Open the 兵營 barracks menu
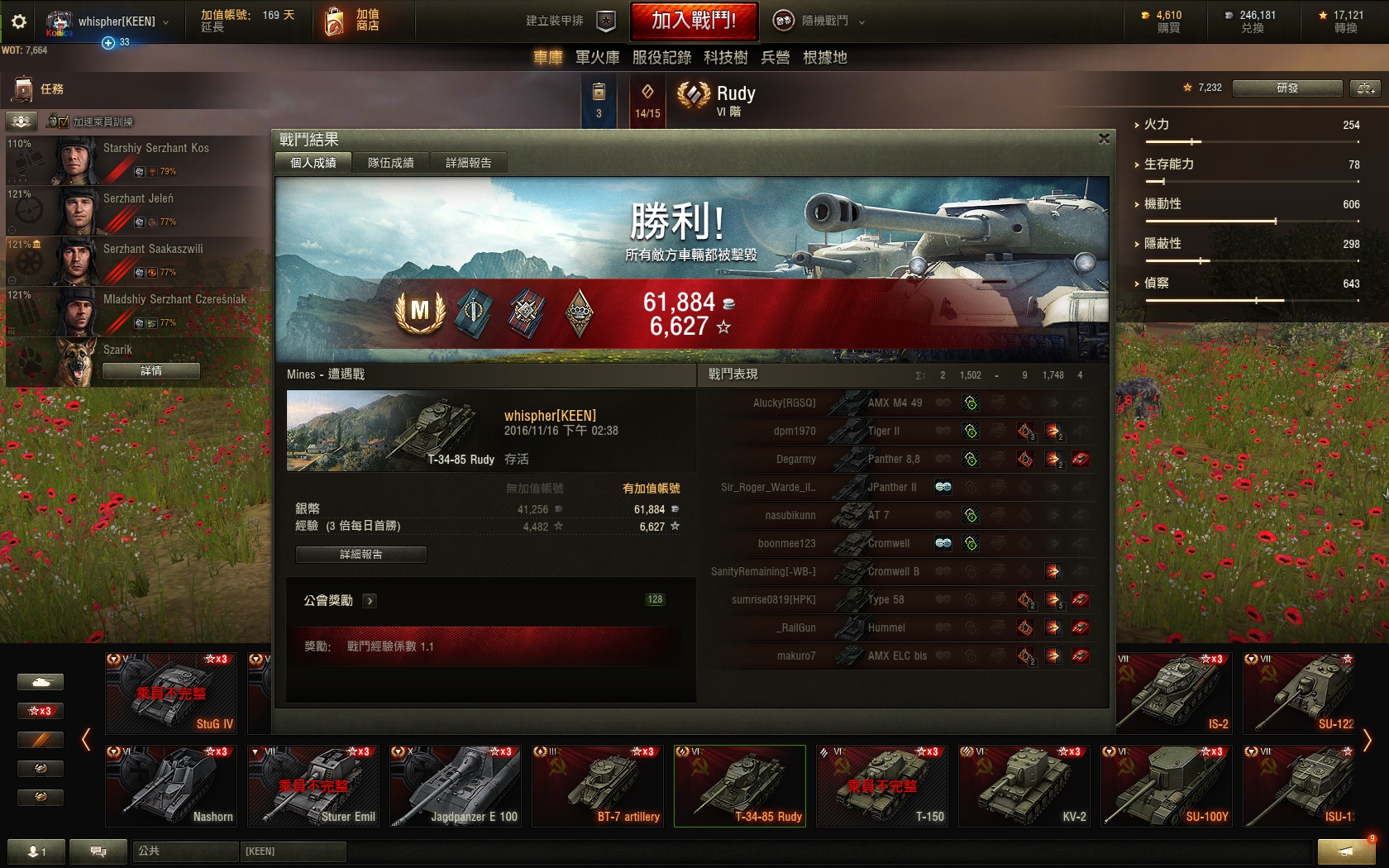 pyautogui.click(x=775, y=57)
